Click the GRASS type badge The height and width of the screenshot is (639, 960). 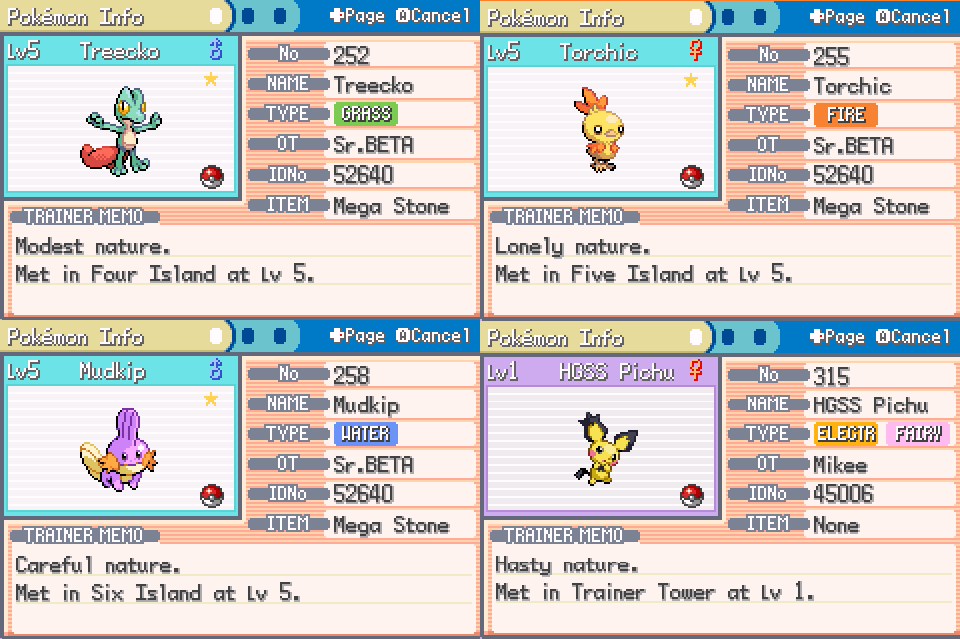coord(365,114)
